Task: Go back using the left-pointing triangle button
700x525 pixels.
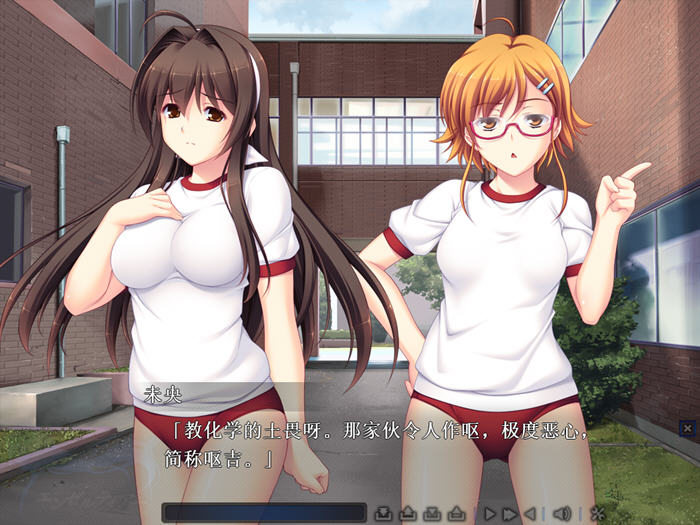Action: click(530, 514)
